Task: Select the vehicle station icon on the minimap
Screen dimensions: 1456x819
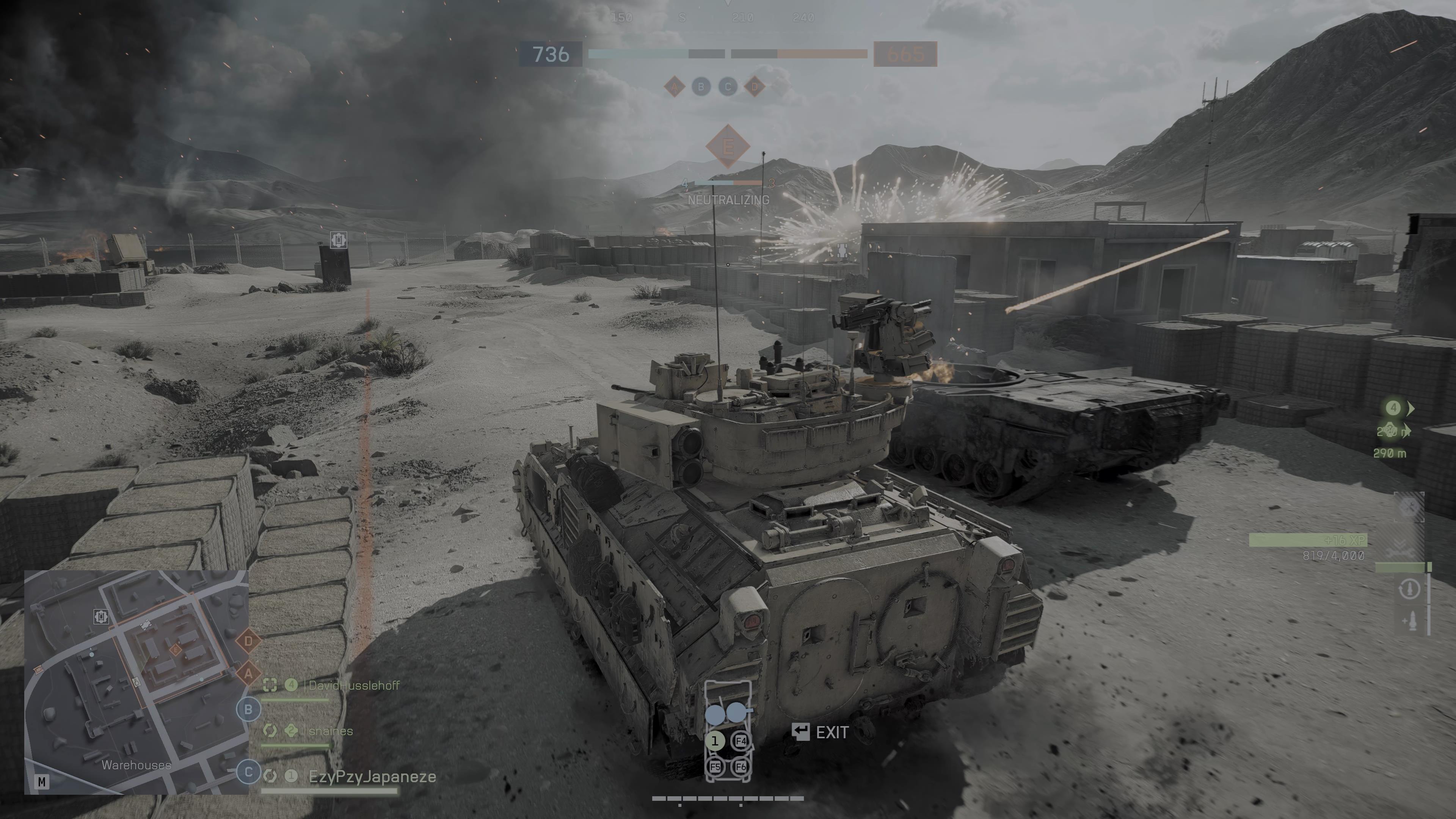Action: coord(101,616)
